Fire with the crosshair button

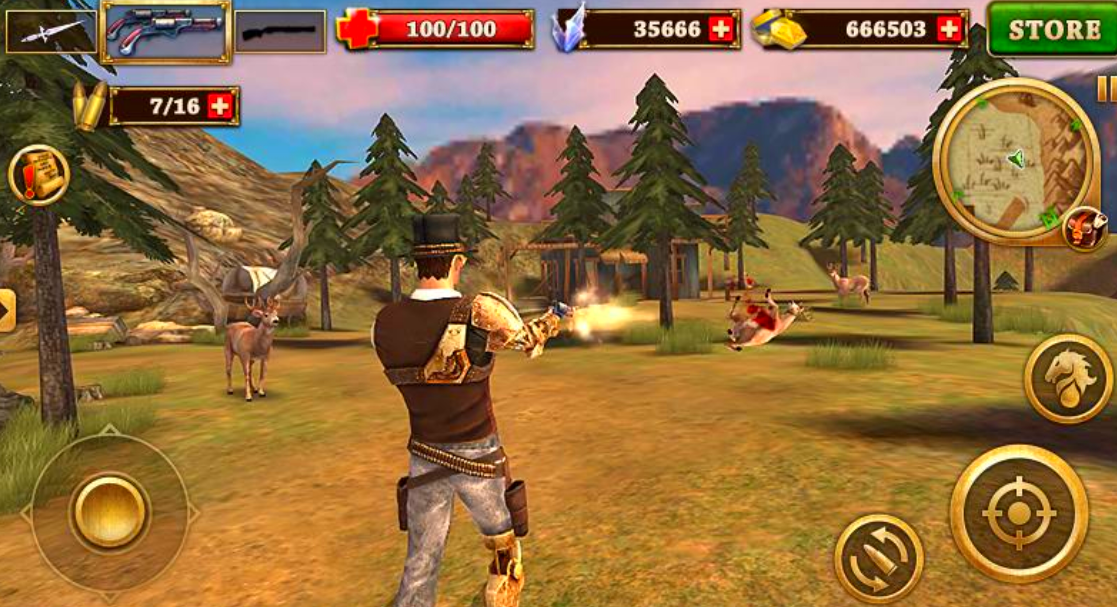(1018, 513)
